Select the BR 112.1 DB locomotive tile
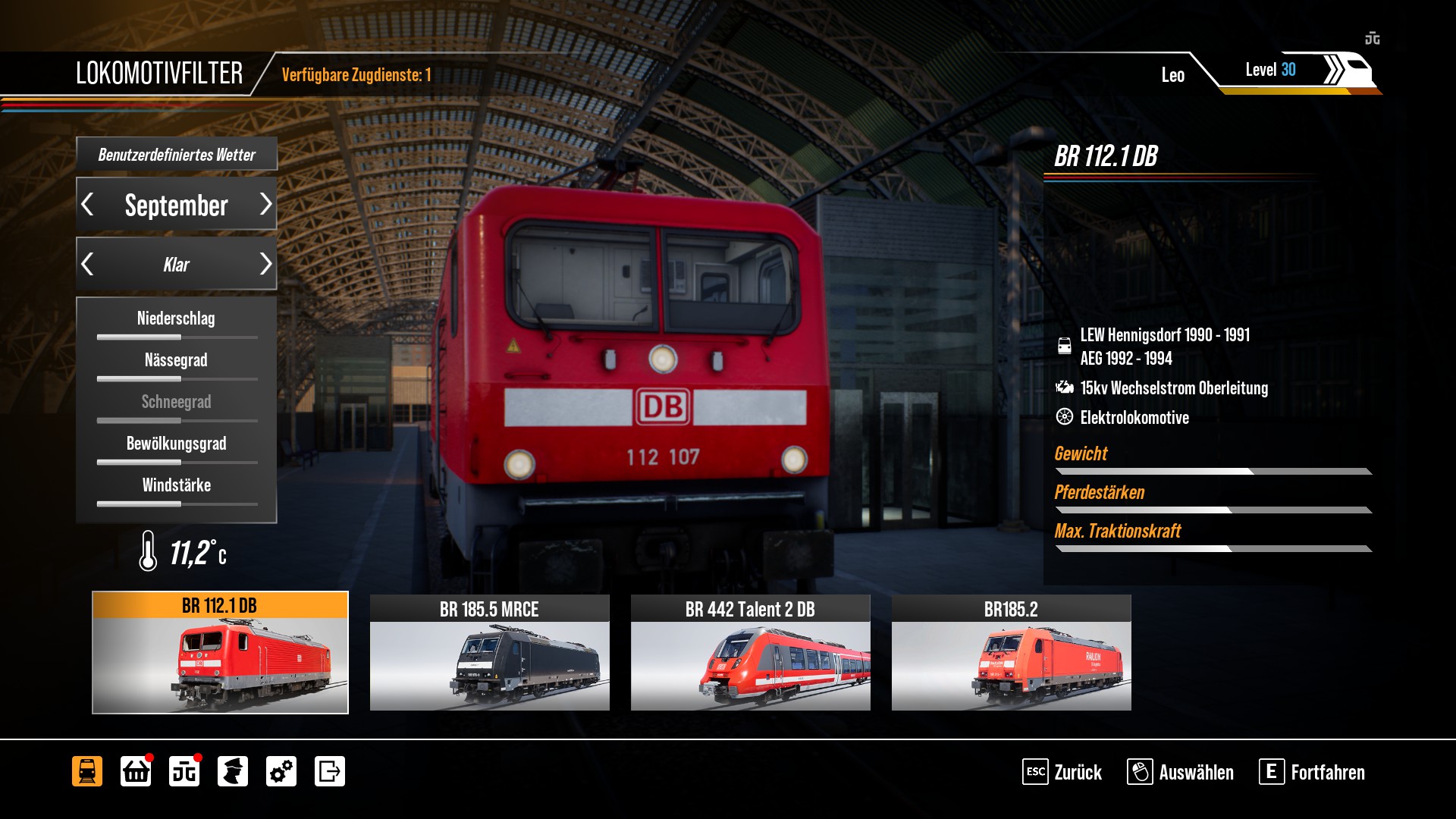This screenshot has width=1456, height=819. coord(220,652)
